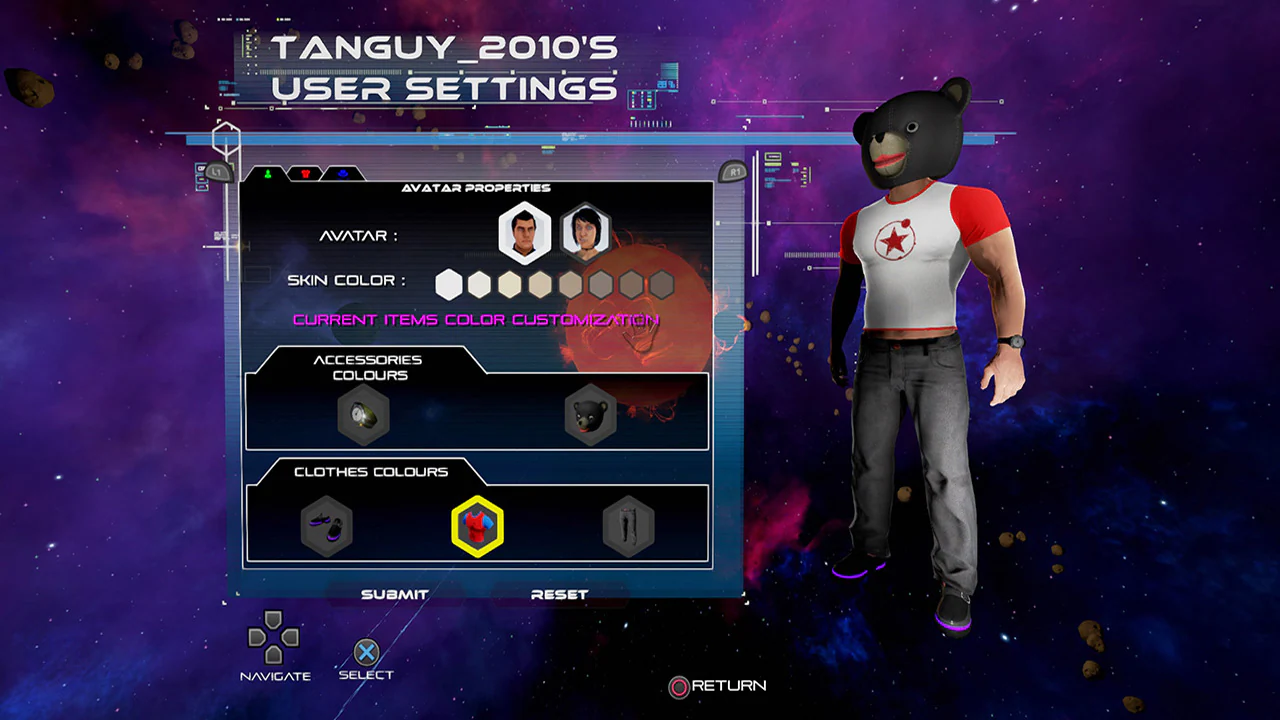The image size is (1280, 720).
Task: Select the trousers colour customization icon
Action: pos(628,527)
